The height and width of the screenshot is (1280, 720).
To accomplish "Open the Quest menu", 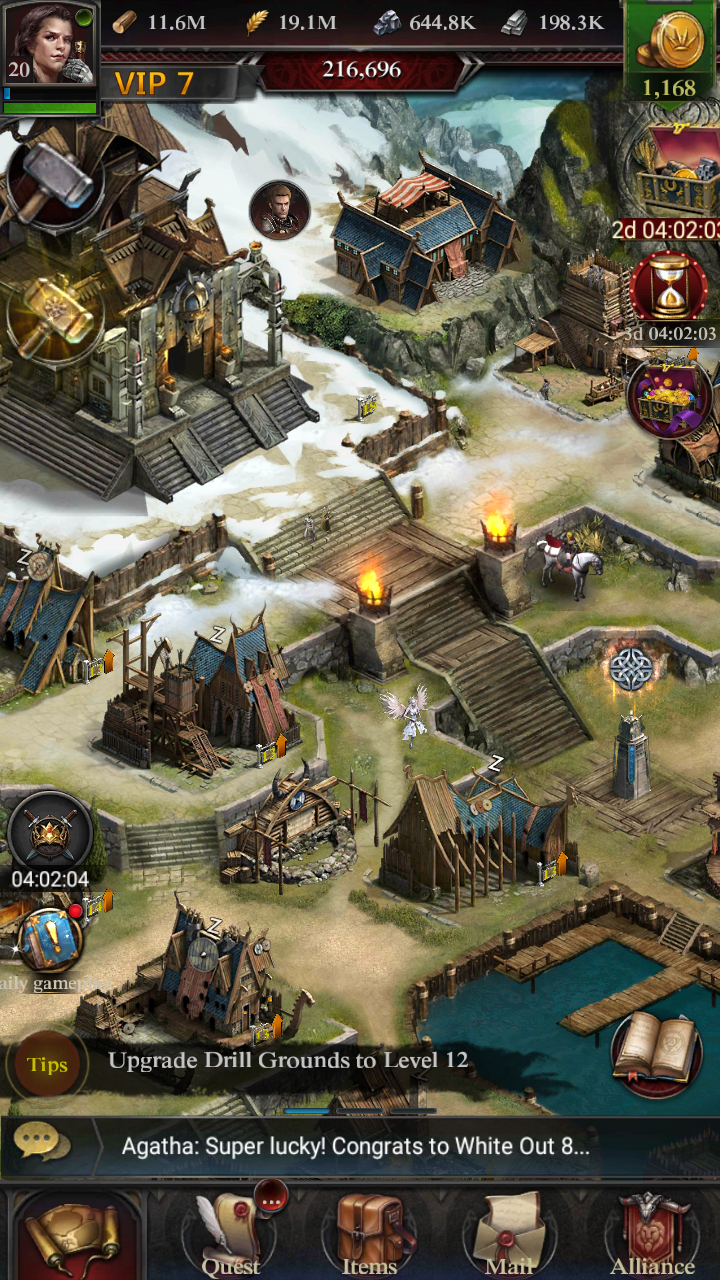I will point(231,1236).
